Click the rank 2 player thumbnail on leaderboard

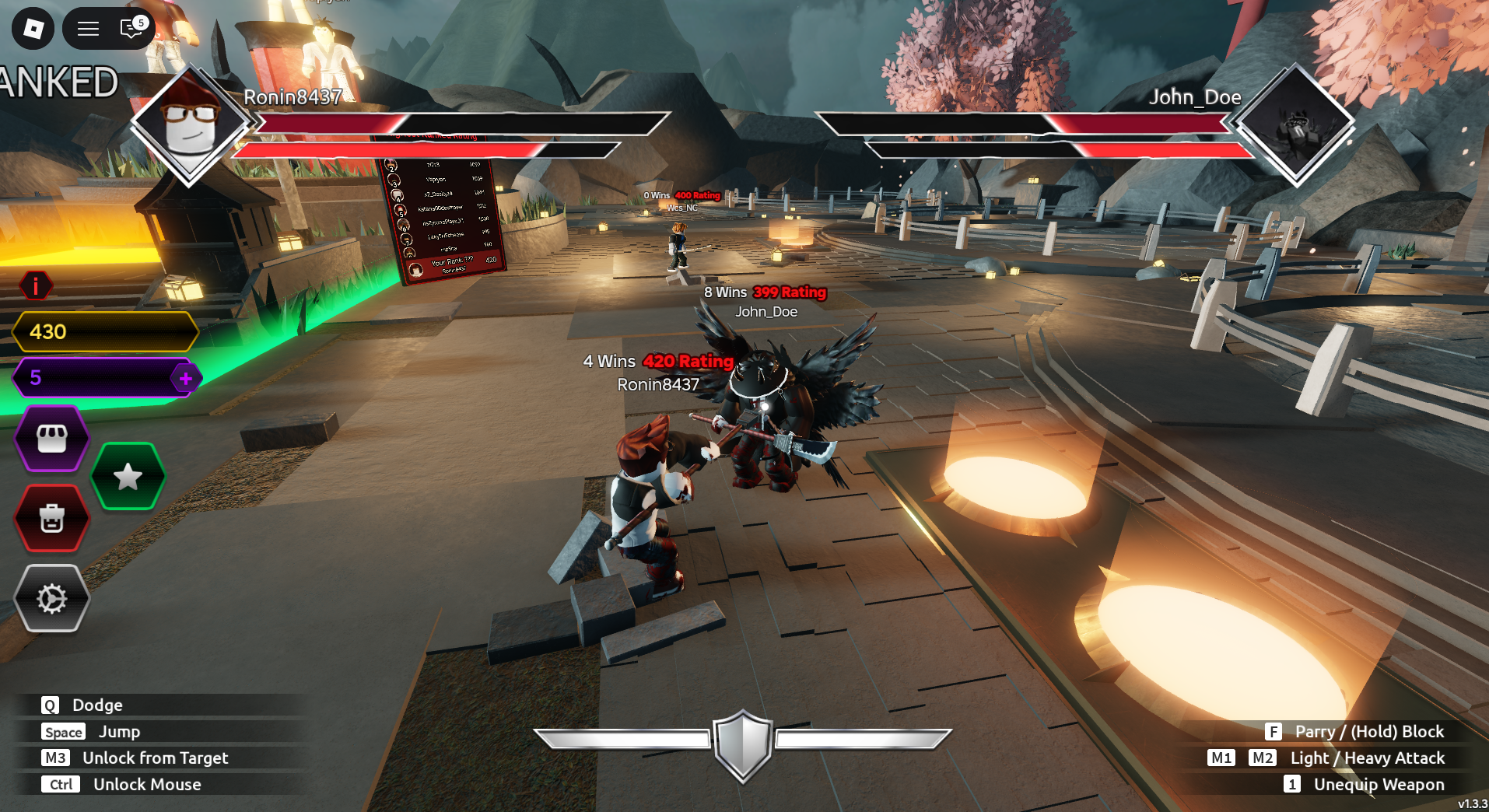pyautogui.click(x=391, y=164)
